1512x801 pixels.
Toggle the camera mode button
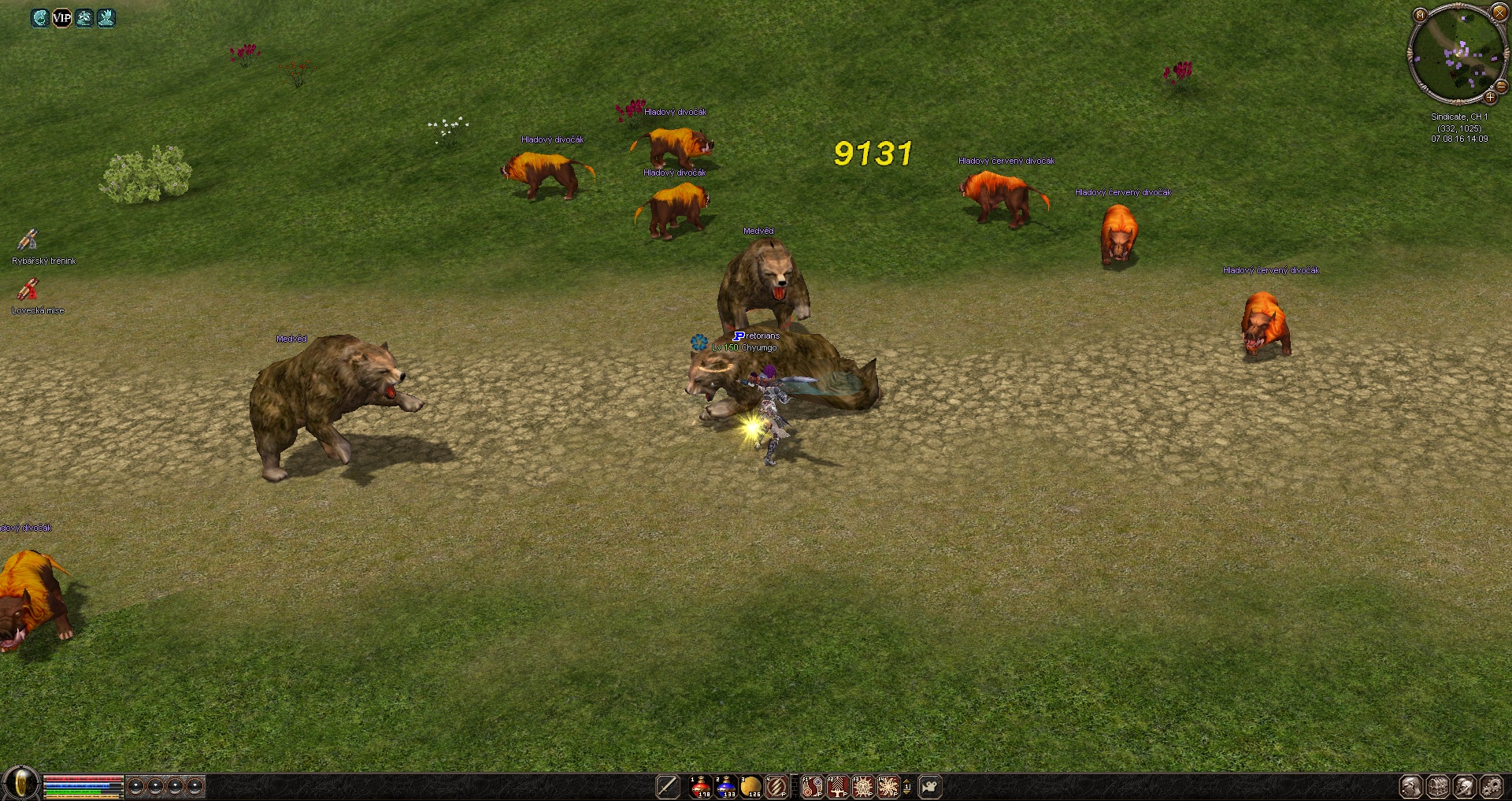pos(930,786)
